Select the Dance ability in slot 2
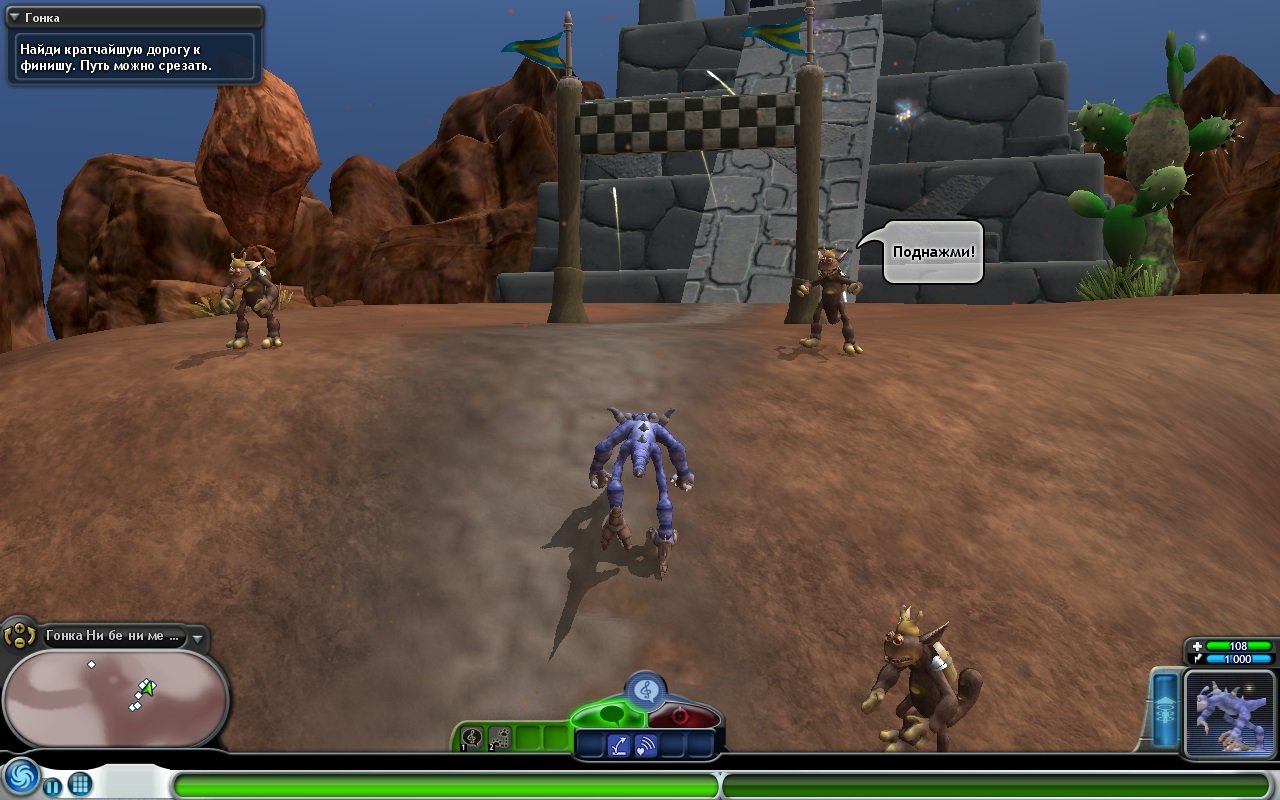Viewport: 1280px width, 800px height. point(498,736)
